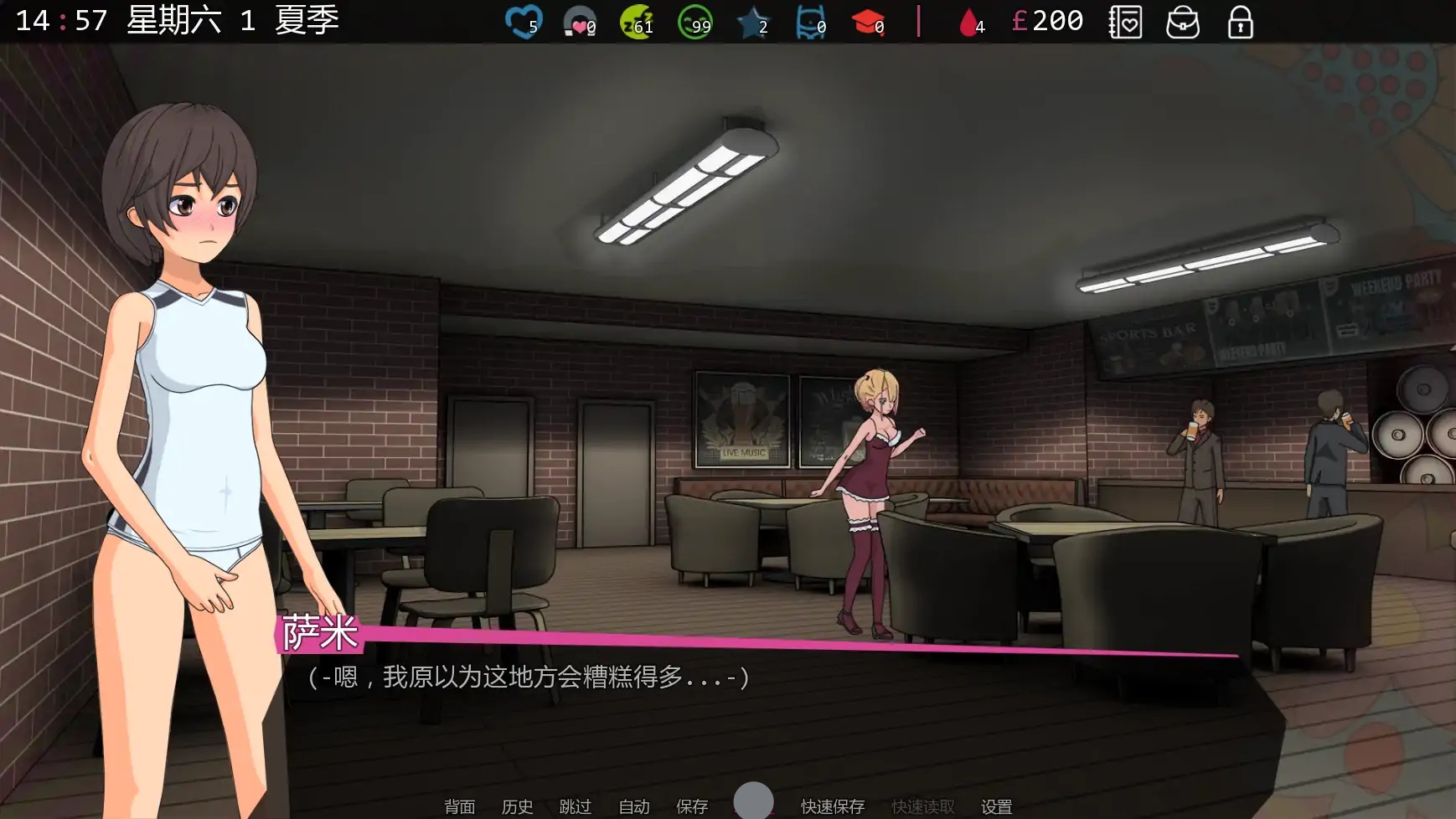
Task: Click the pink heart relationship icon
Action: (576, 20)
